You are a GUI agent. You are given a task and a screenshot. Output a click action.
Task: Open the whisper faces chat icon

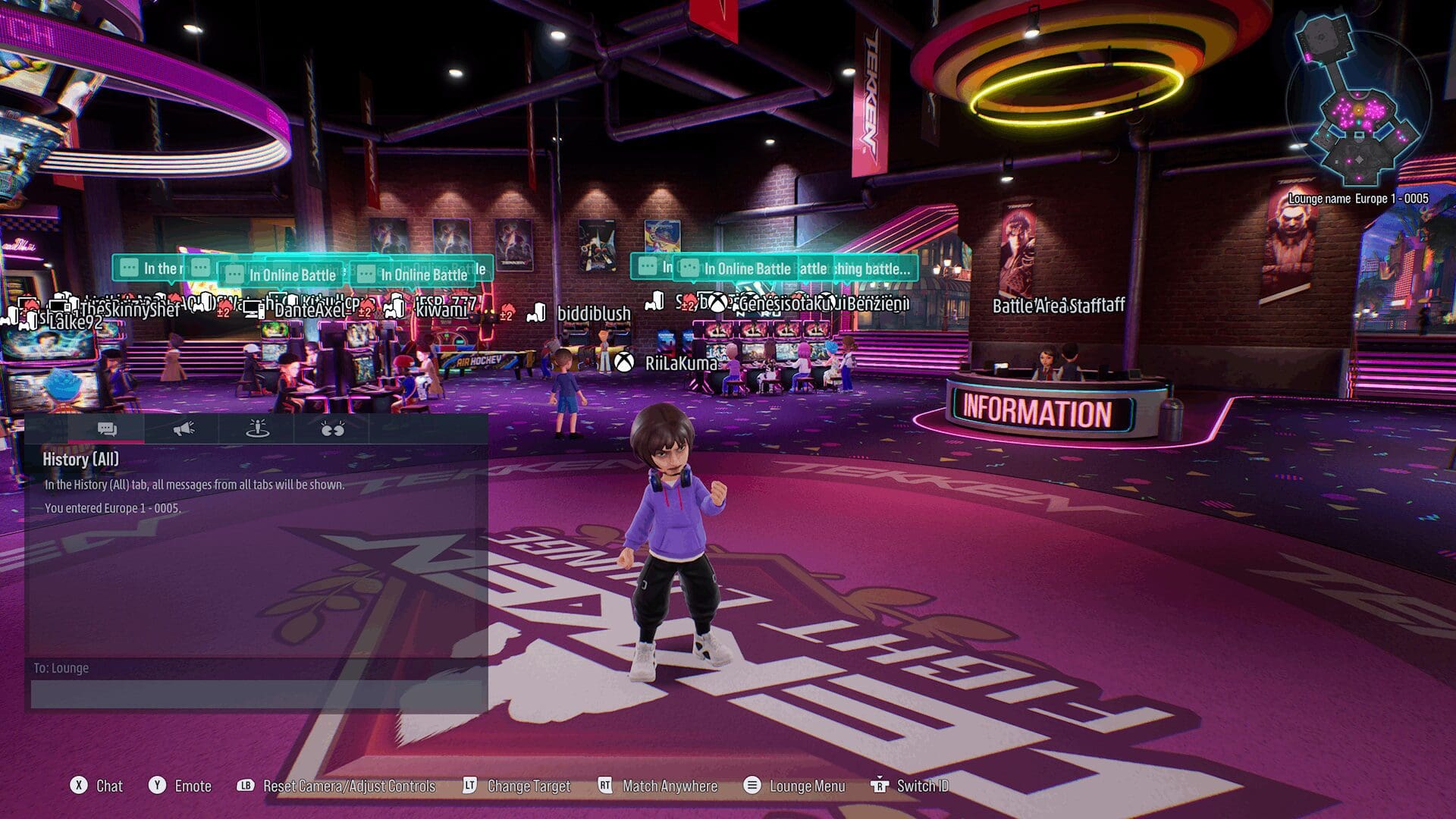tap(331, 429)
